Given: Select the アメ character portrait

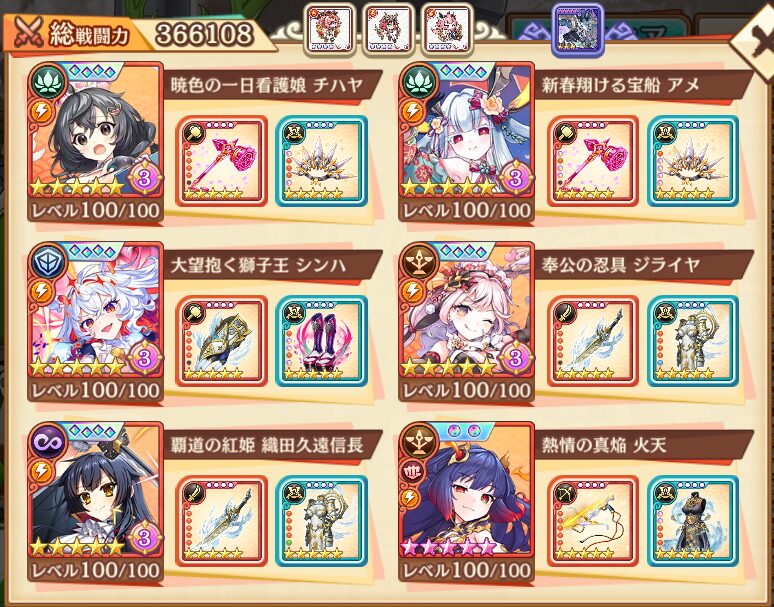Looking at the screenshot, I should tap(466, 140).
